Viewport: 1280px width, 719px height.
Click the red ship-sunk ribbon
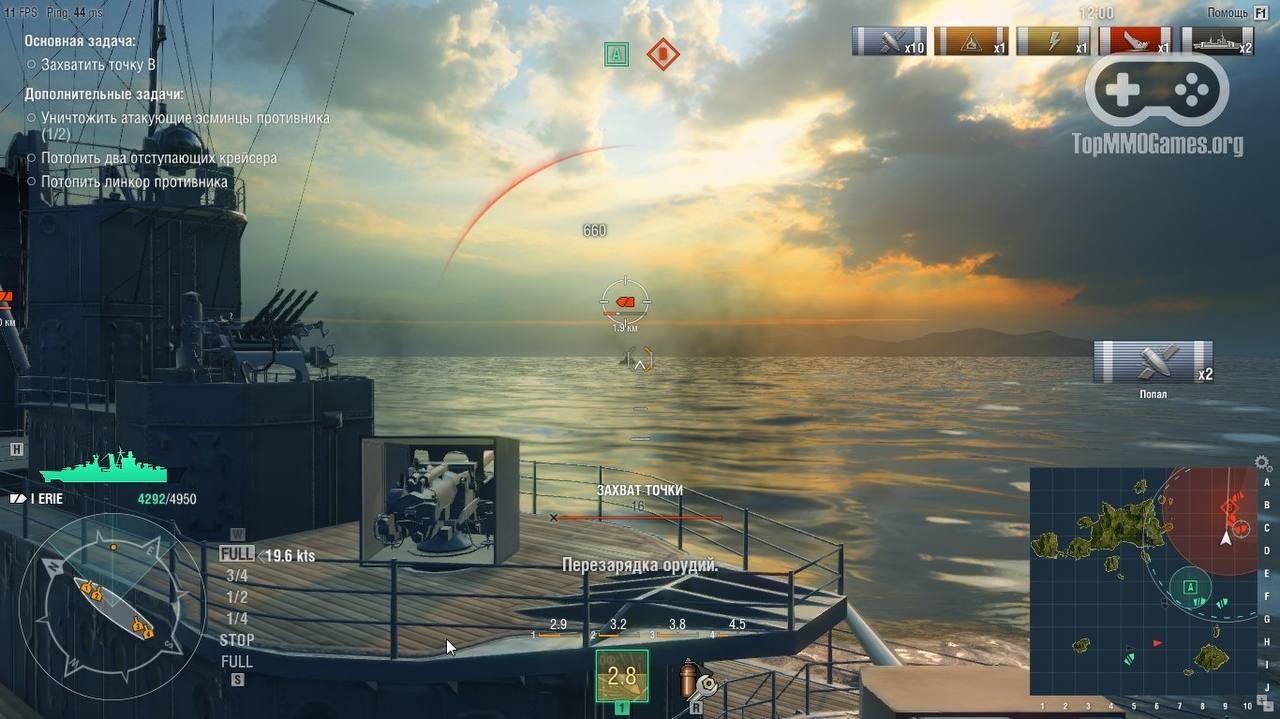point(1135,41)
